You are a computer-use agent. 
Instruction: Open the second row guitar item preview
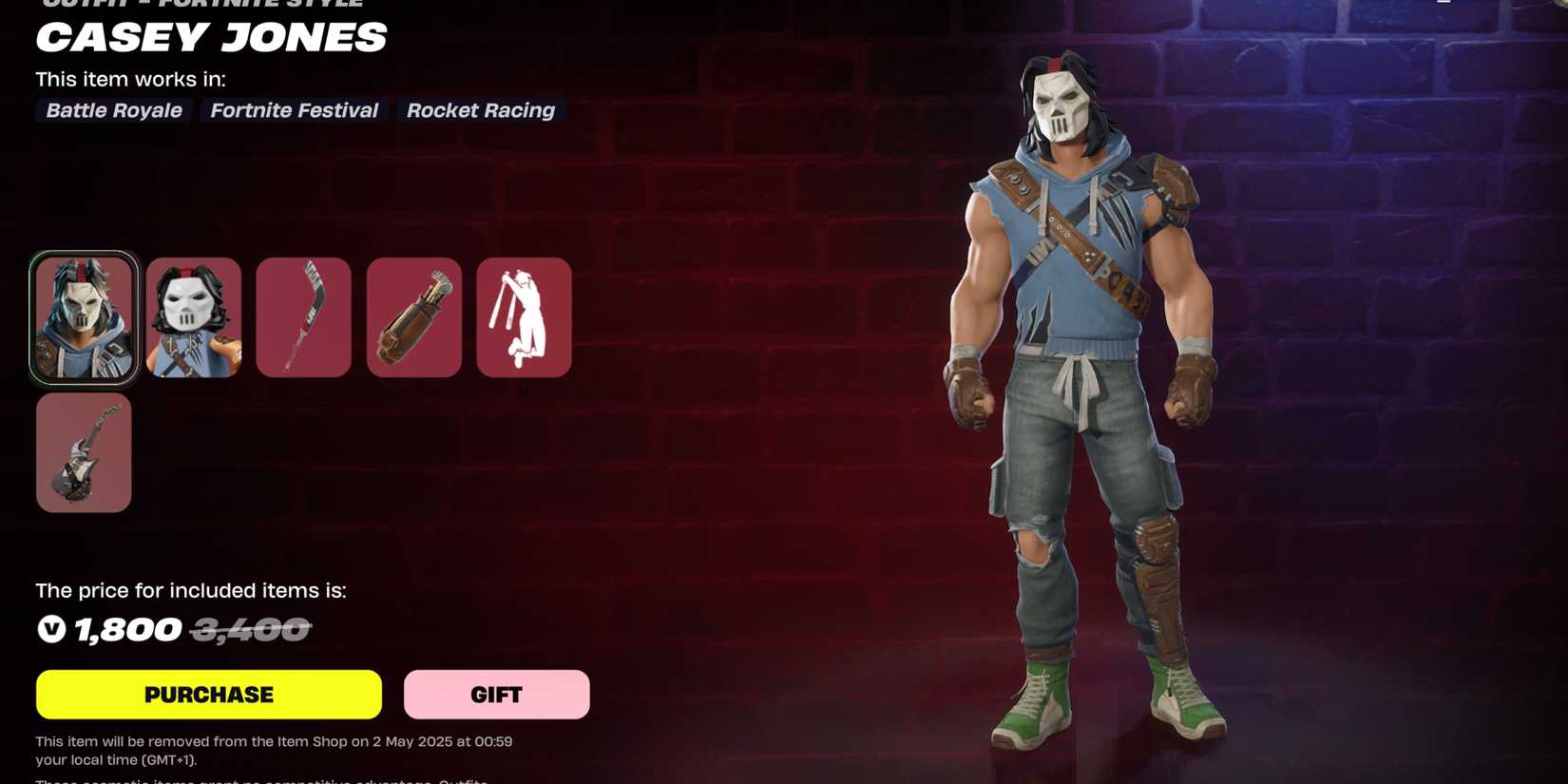(x=83, y=452)
